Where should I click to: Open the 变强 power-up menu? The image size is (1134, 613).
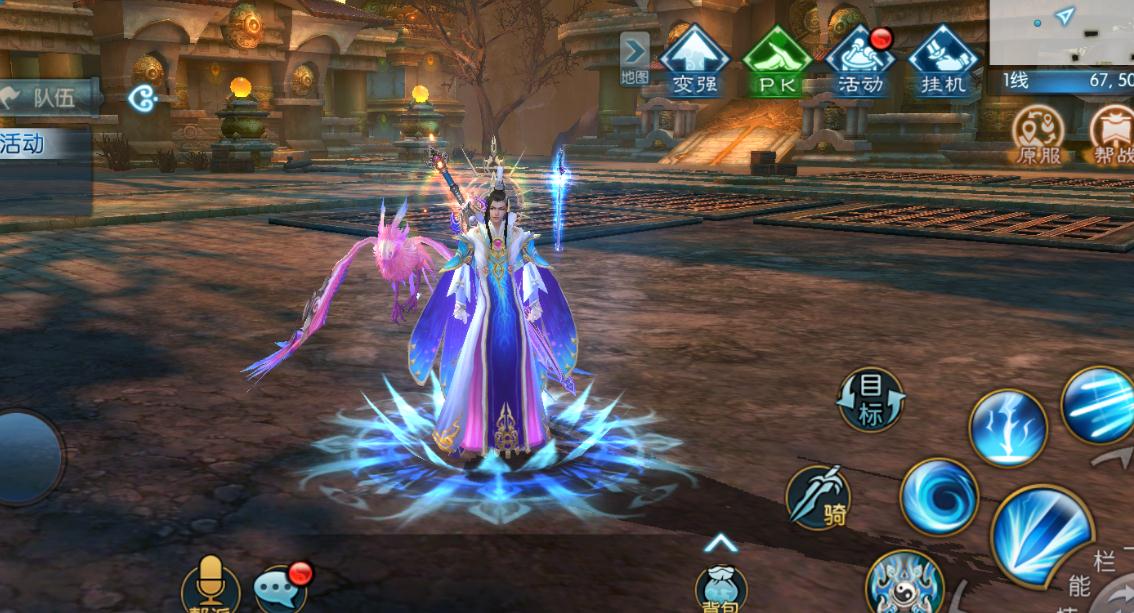[694, 60]
